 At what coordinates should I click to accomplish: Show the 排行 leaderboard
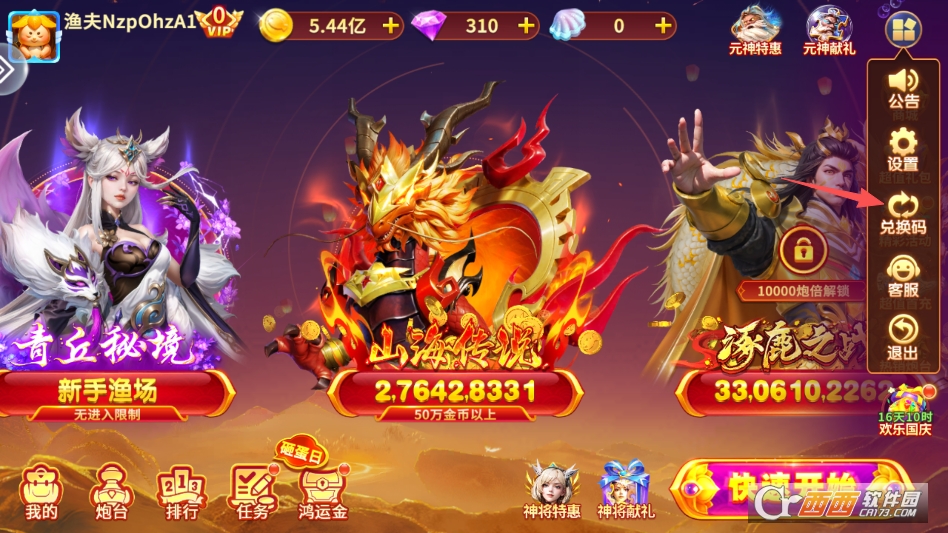coord(181,491)
